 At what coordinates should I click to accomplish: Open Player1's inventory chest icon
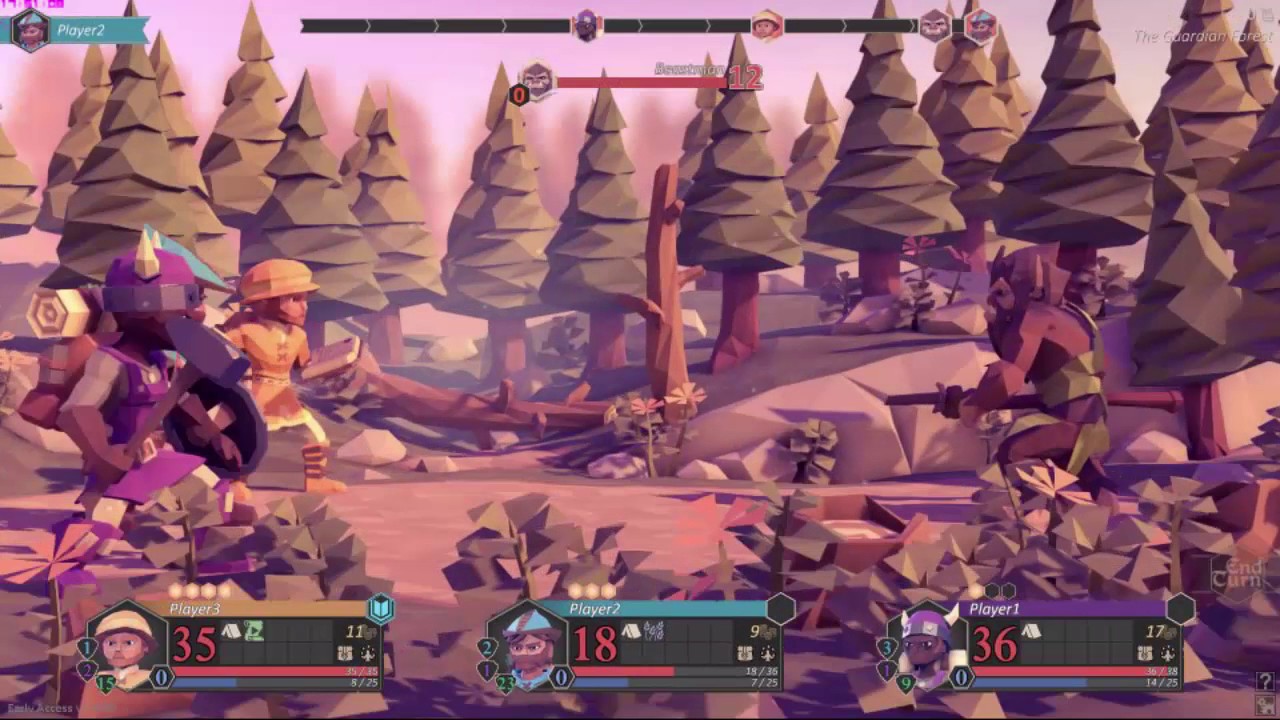[1144, 653]
